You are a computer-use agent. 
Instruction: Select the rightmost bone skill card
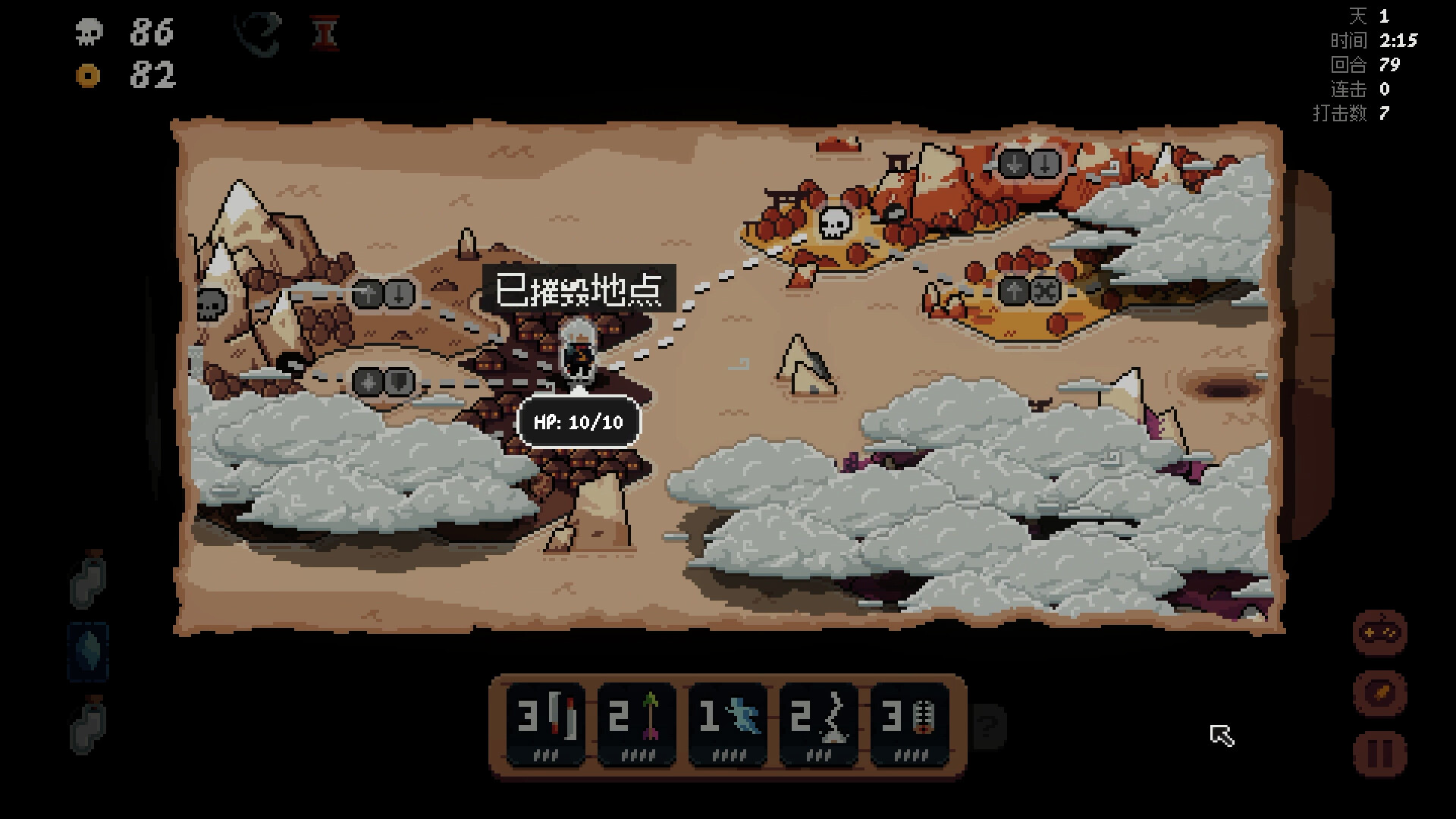click(x=908, y=724)
